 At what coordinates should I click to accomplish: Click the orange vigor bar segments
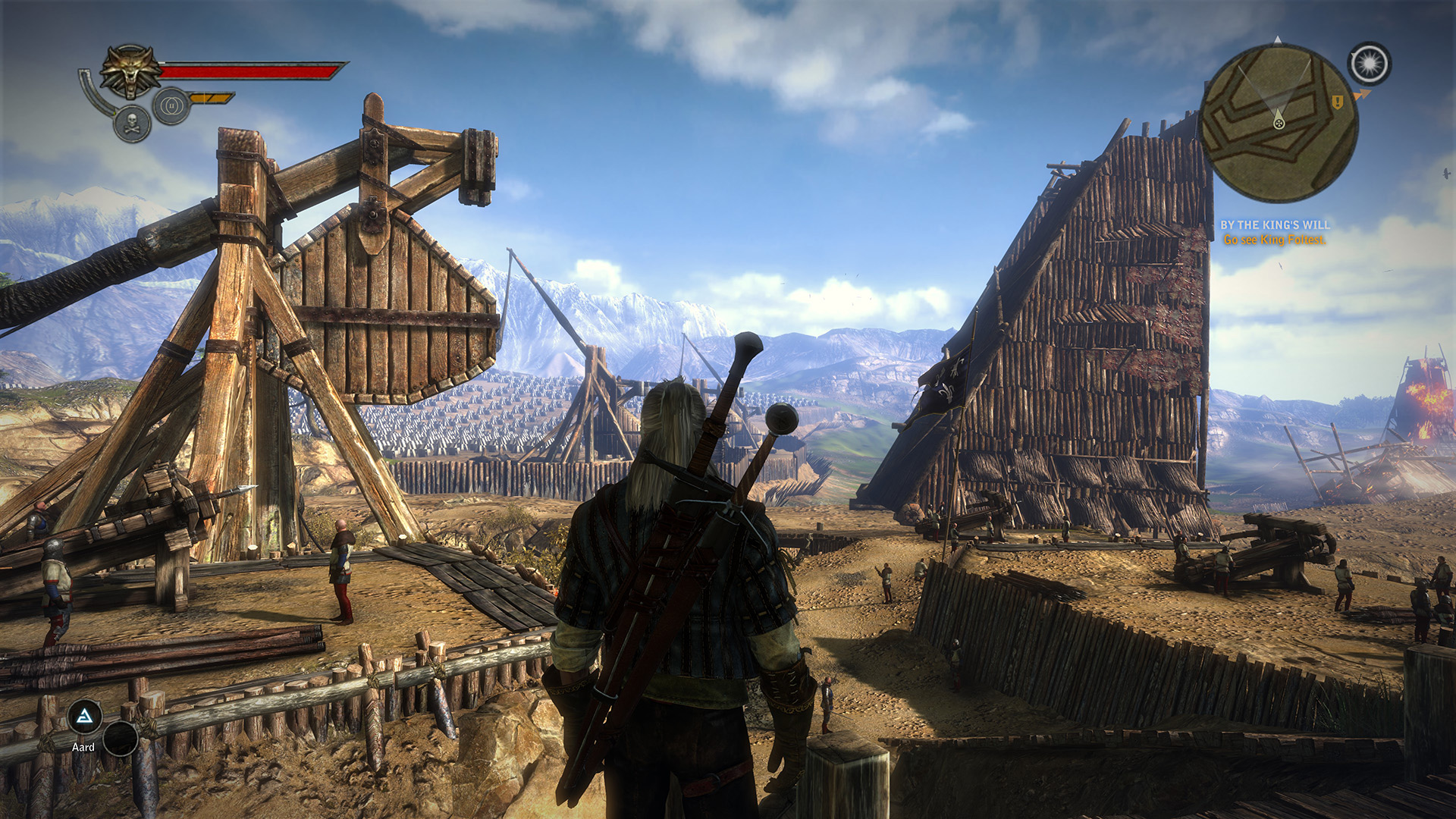click(212, 97)
